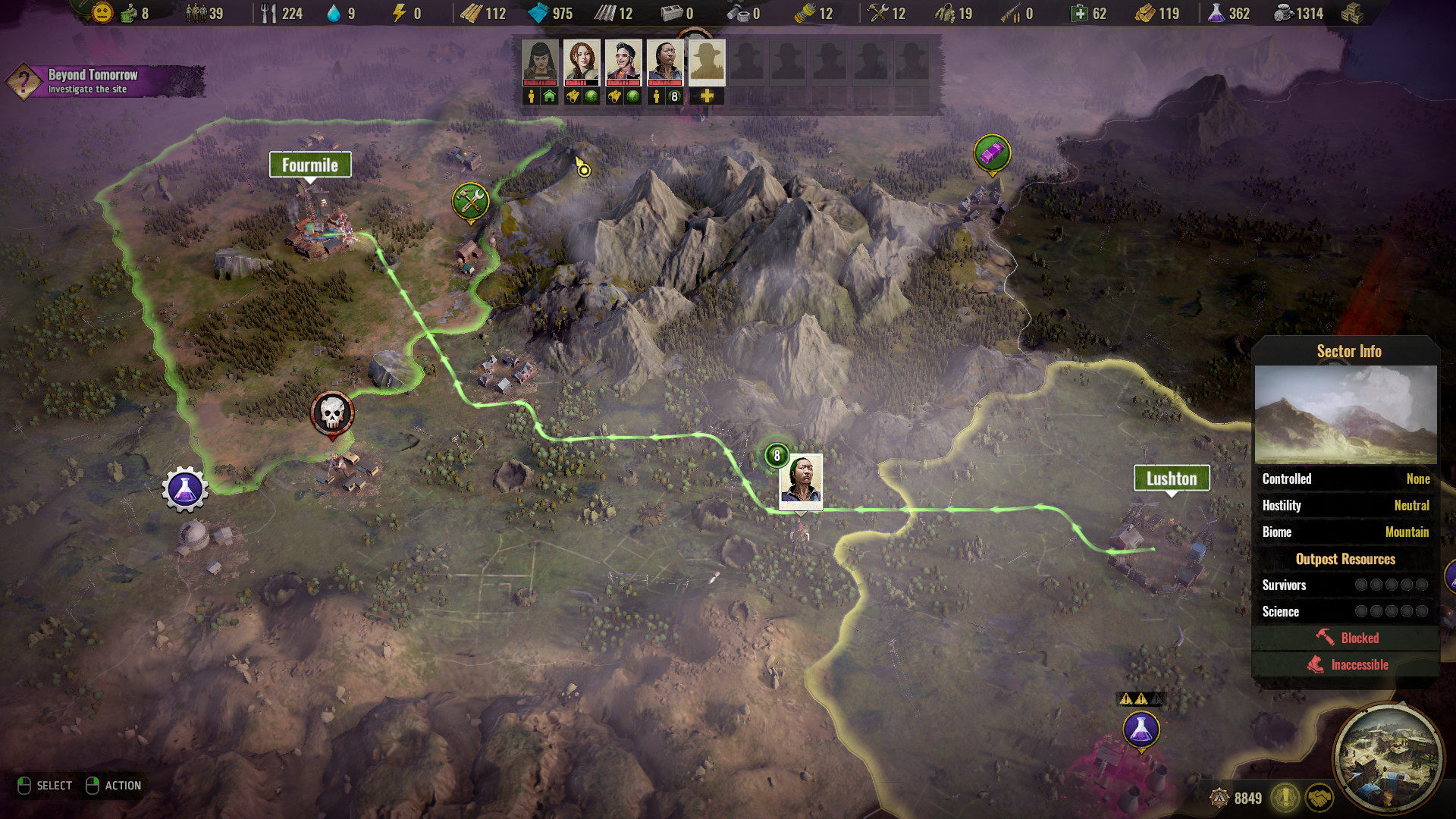Select the Lushton settlement label

(x=1171, y=479)
